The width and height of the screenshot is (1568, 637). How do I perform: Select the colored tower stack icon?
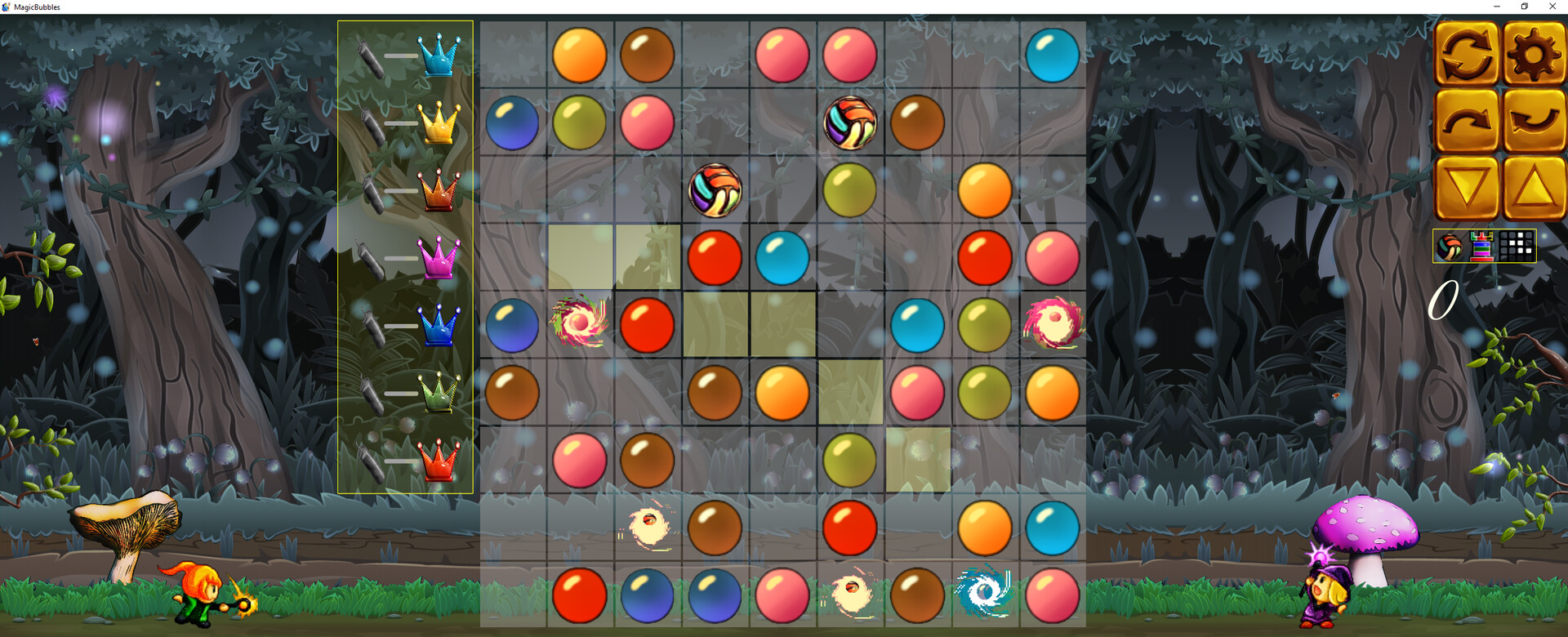click(x=1482, y=247)
